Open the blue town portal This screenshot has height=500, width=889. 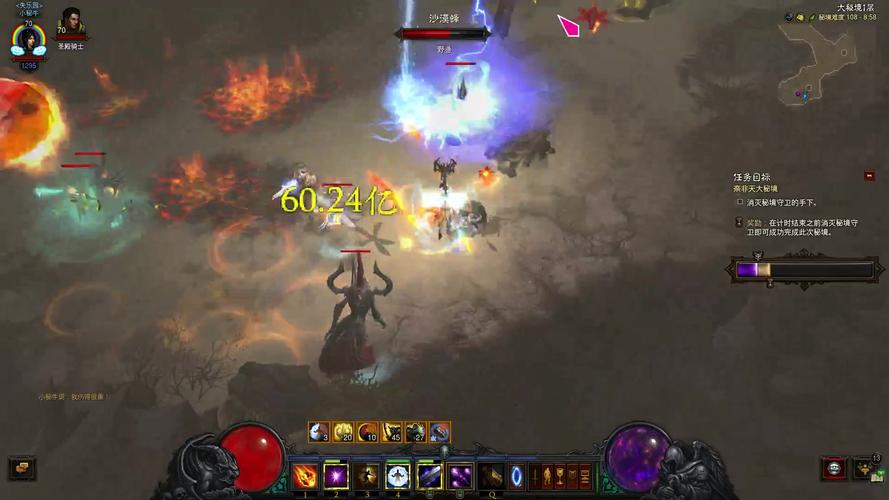point(517,476)
